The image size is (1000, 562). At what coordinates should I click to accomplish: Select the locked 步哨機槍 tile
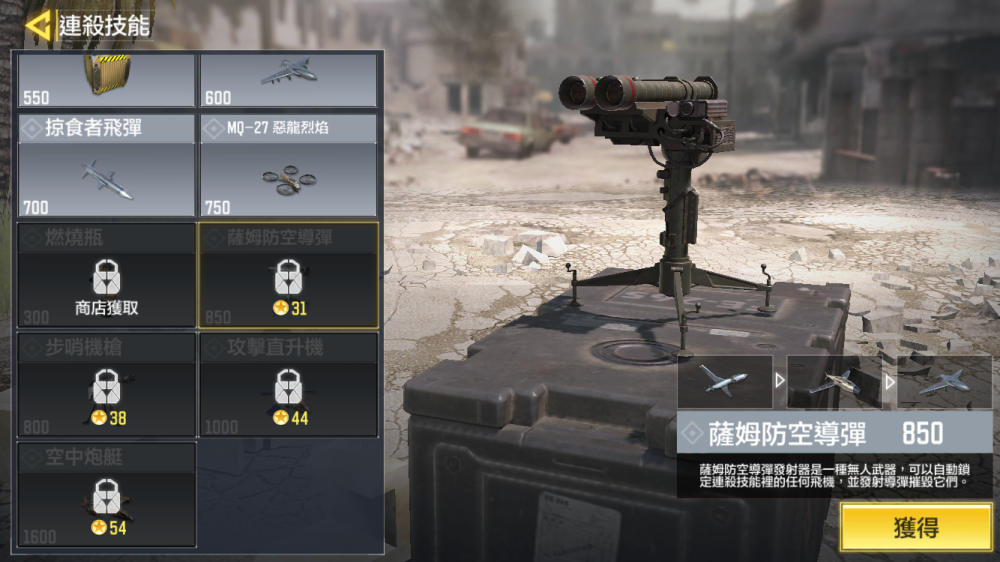click(107, 386)
